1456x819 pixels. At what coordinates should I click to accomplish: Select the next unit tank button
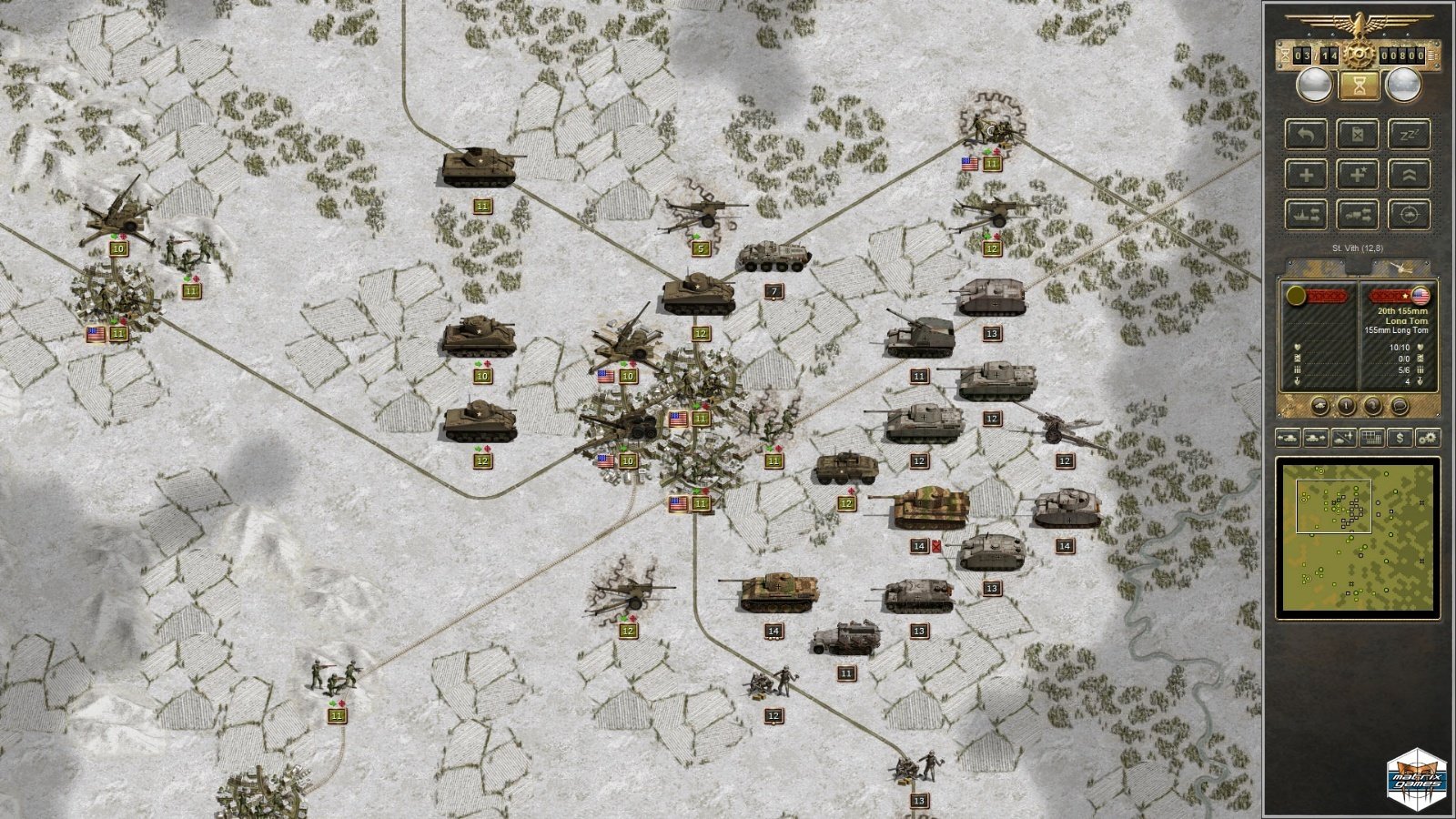click(x=1315, y=438)
